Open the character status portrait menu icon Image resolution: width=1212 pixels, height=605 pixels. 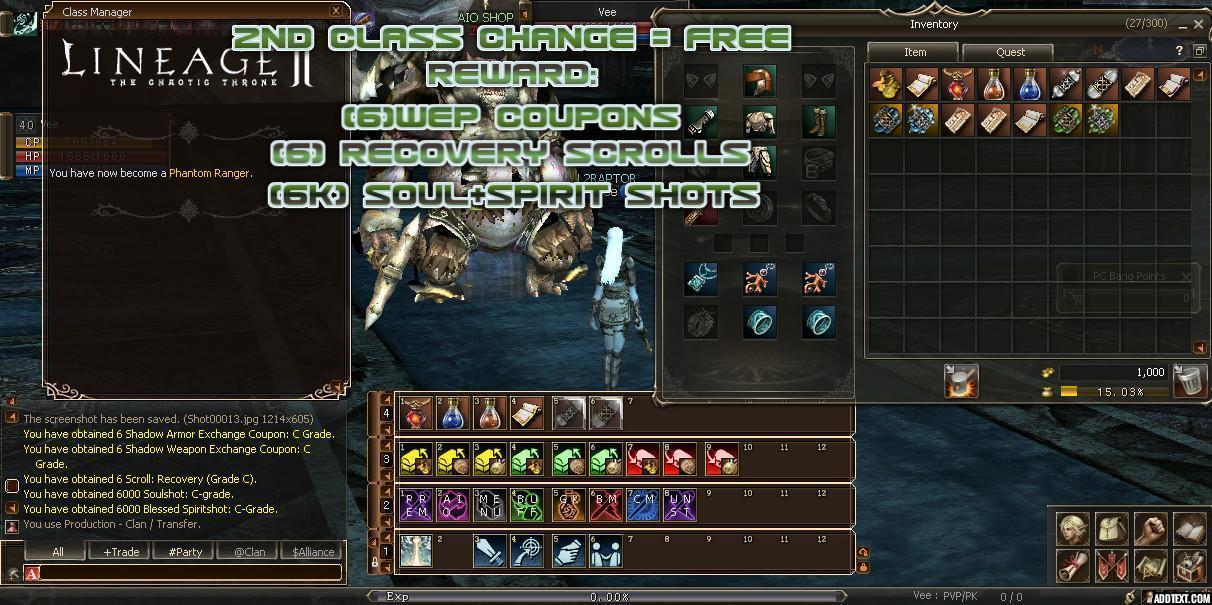(1075, 529)
